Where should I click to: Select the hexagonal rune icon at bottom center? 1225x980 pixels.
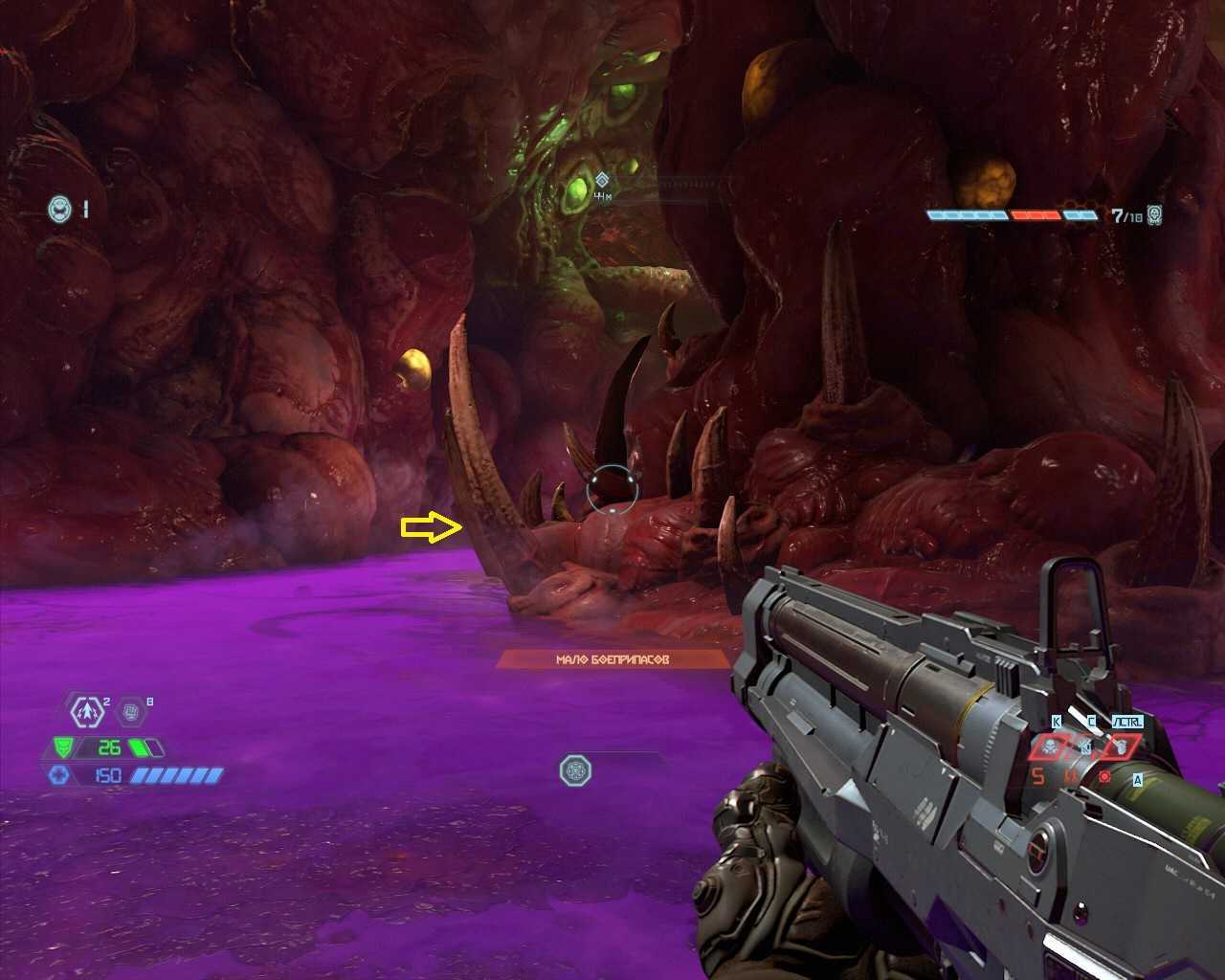pyautogui.click(x=575, y=769)
